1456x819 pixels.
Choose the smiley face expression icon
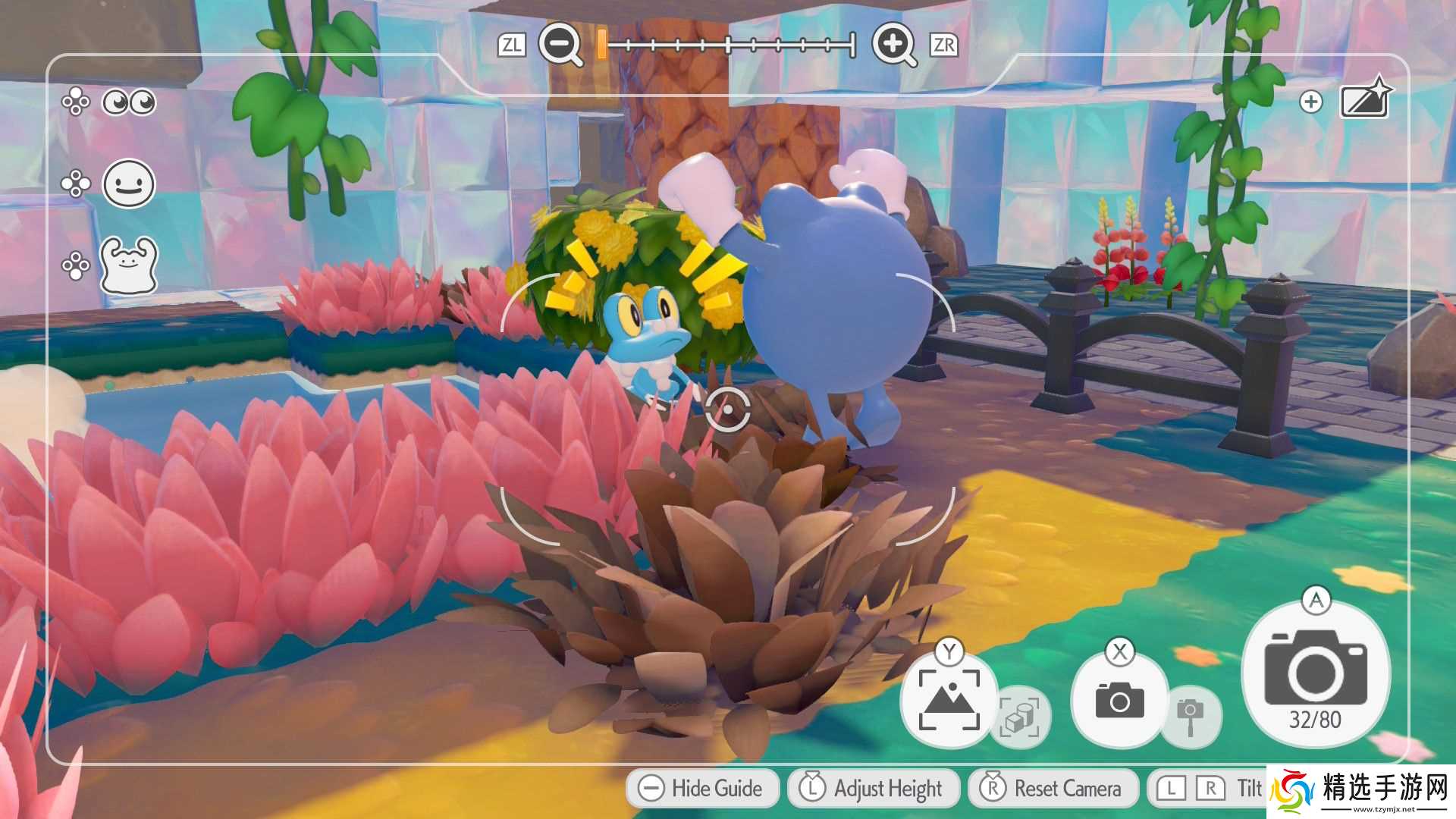(129, 184)
